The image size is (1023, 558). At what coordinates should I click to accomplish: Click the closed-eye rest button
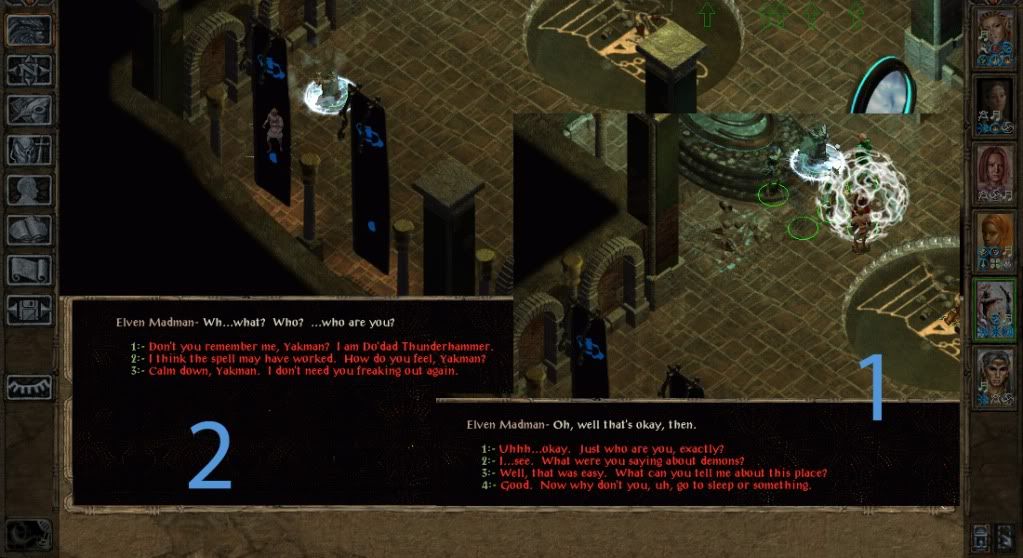tap(29, 387)
